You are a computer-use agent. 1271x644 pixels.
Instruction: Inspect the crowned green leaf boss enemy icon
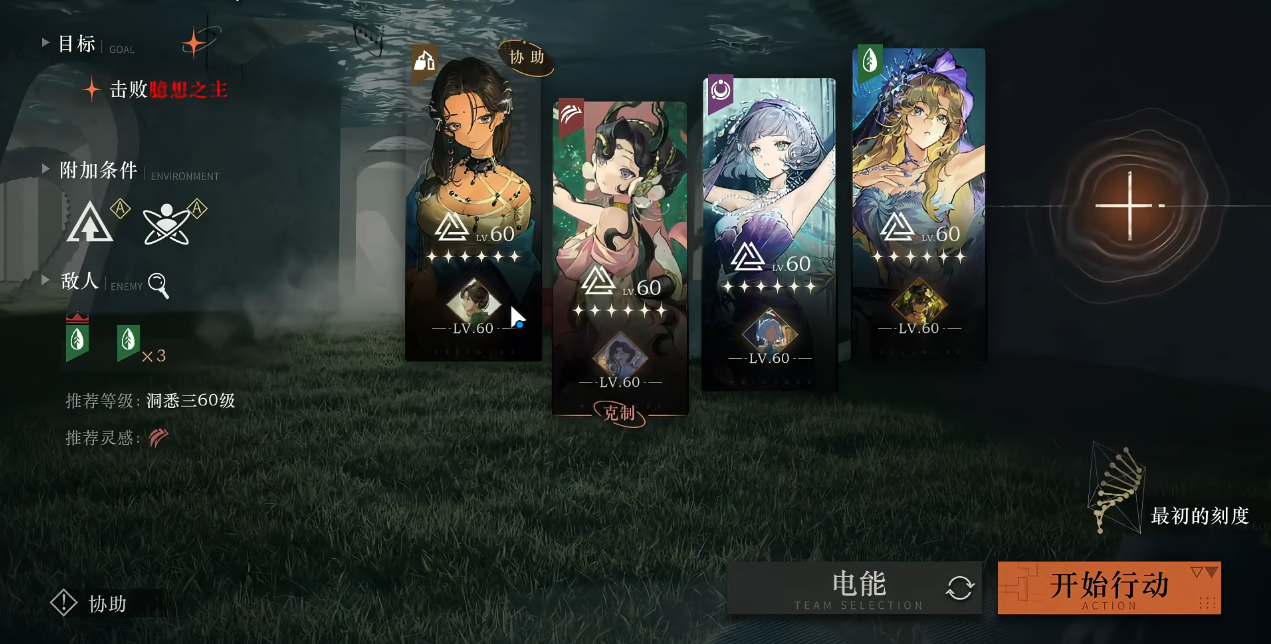coord(76,341)
